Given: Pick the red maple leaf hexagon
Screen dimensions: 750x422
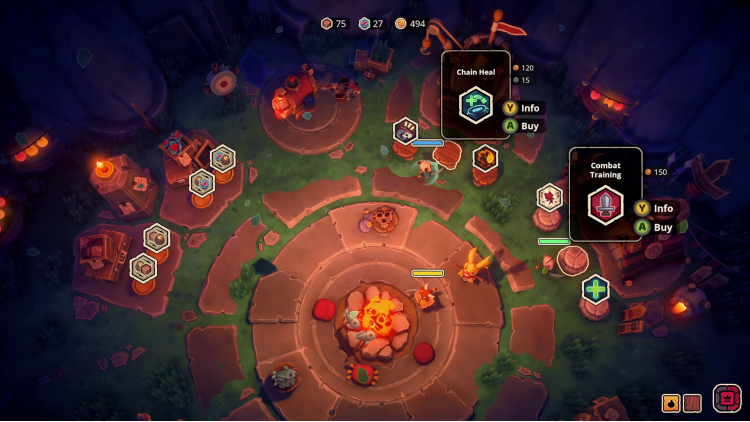Looking at the screenshot, I should (549, 197).
